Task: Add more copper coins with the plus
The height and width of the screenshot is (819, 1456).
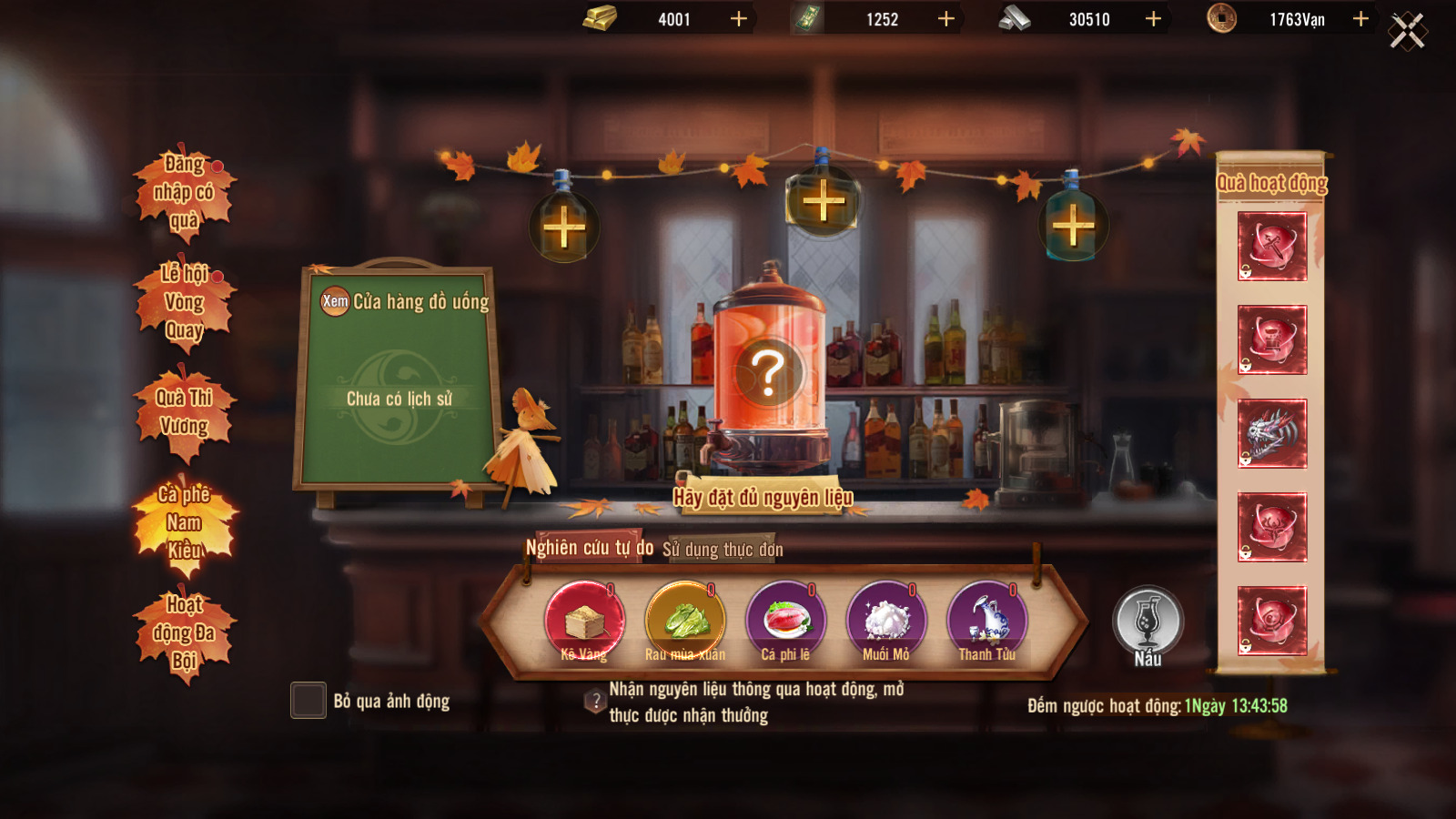Action: click(x=1360, y=19)
